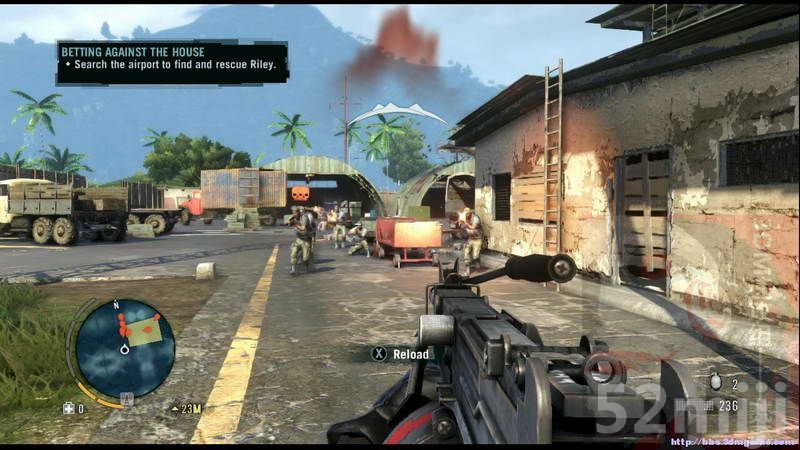Select the grenade icon
The width and height of the screenshot is (800, 450).
tap(715, 383)
